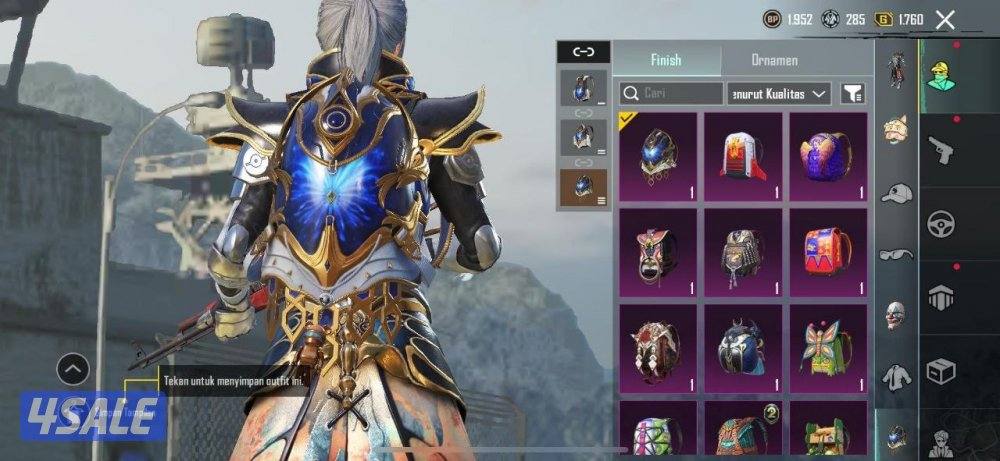Switch to the pistol weapon skins section
Image resolution: width=1000 pixels, height=461 pixels.
coord(941,150)
